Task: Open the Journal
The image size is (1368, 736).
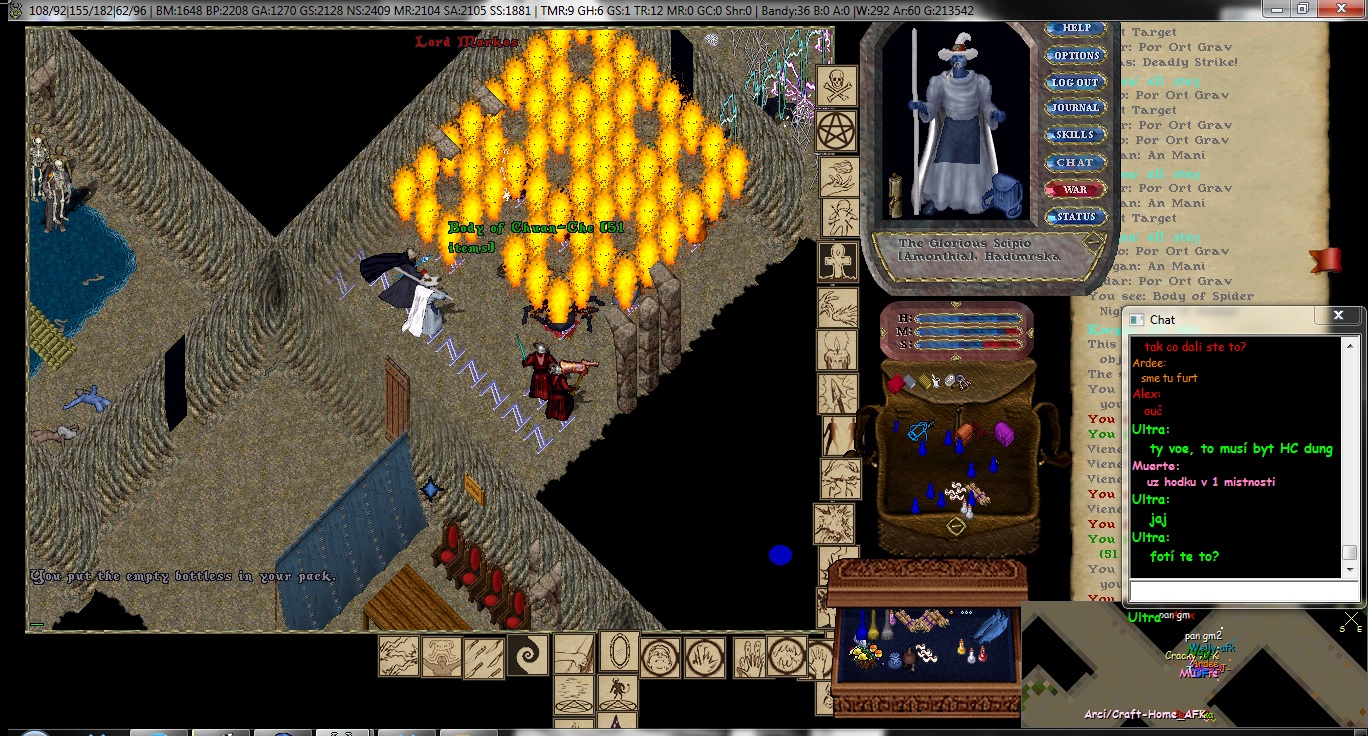Action: click(x=1075, y=108)
